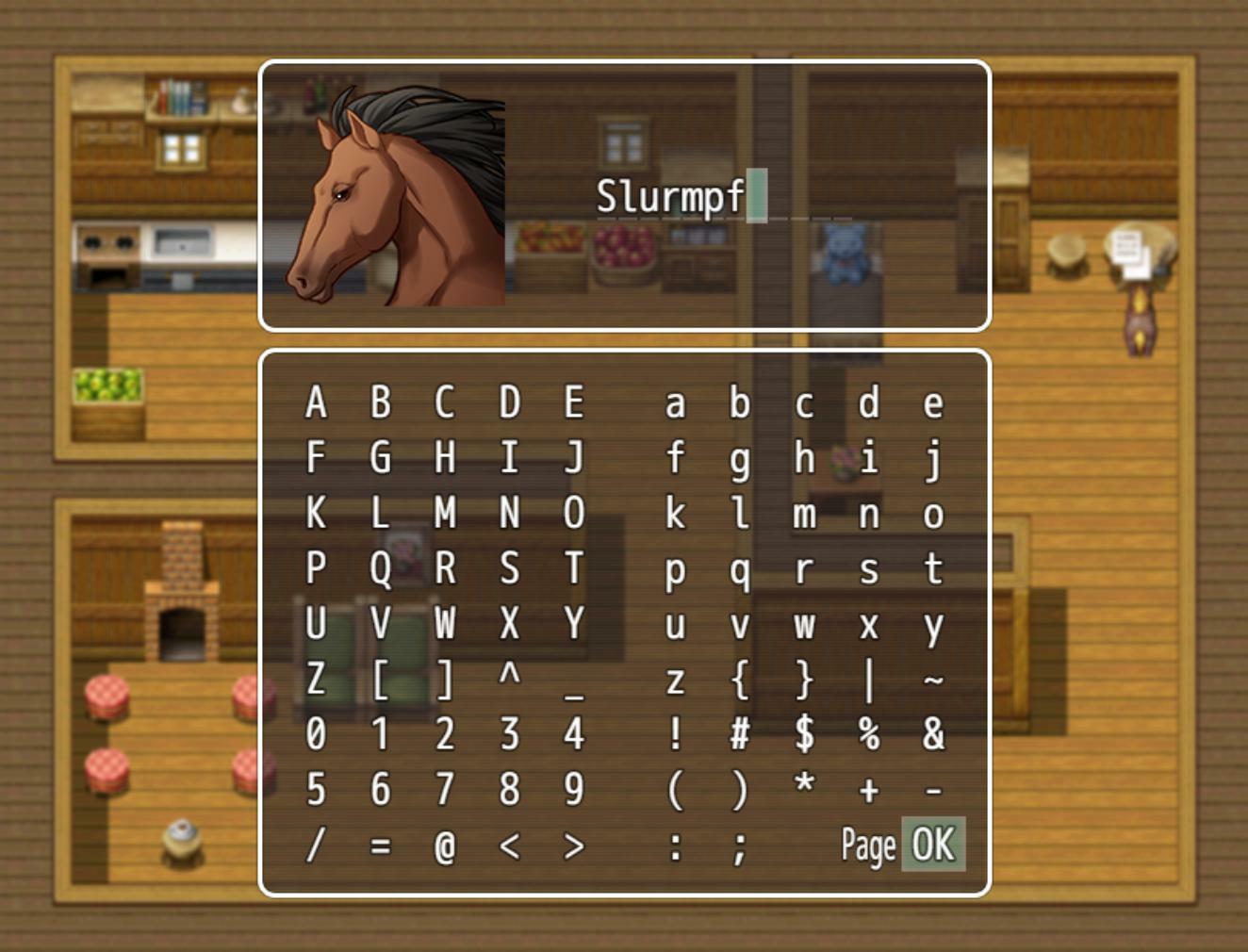The height and width of the screenshot is (952, 1248).
Task: Click the ampersand character key
Action: coord(933,735)
